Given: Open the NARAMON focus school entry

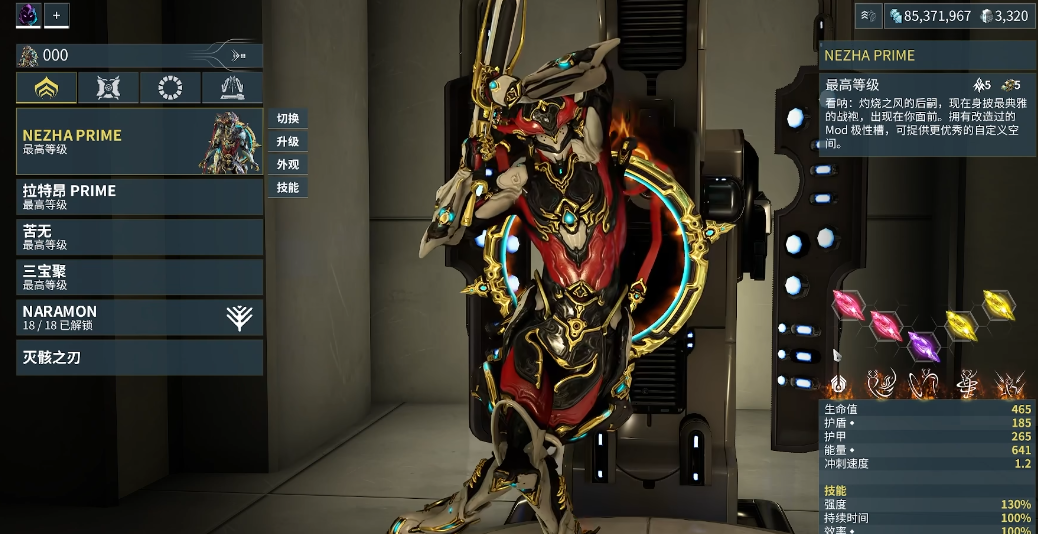Looking at the screenshot, I should coord(140,317).
